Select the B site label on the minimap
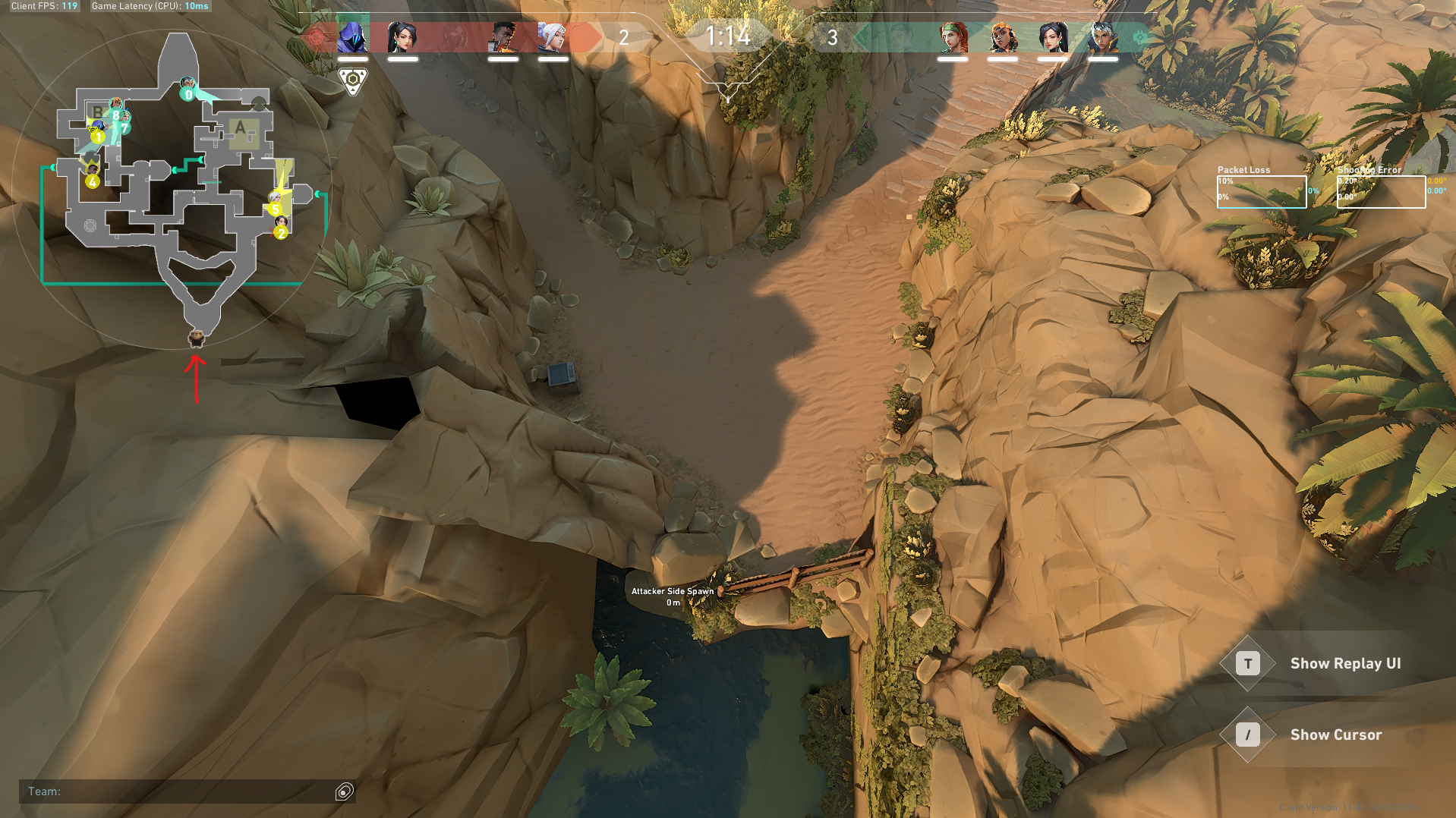The width and height of the screenshot is (1456, 818). [96, 113]
